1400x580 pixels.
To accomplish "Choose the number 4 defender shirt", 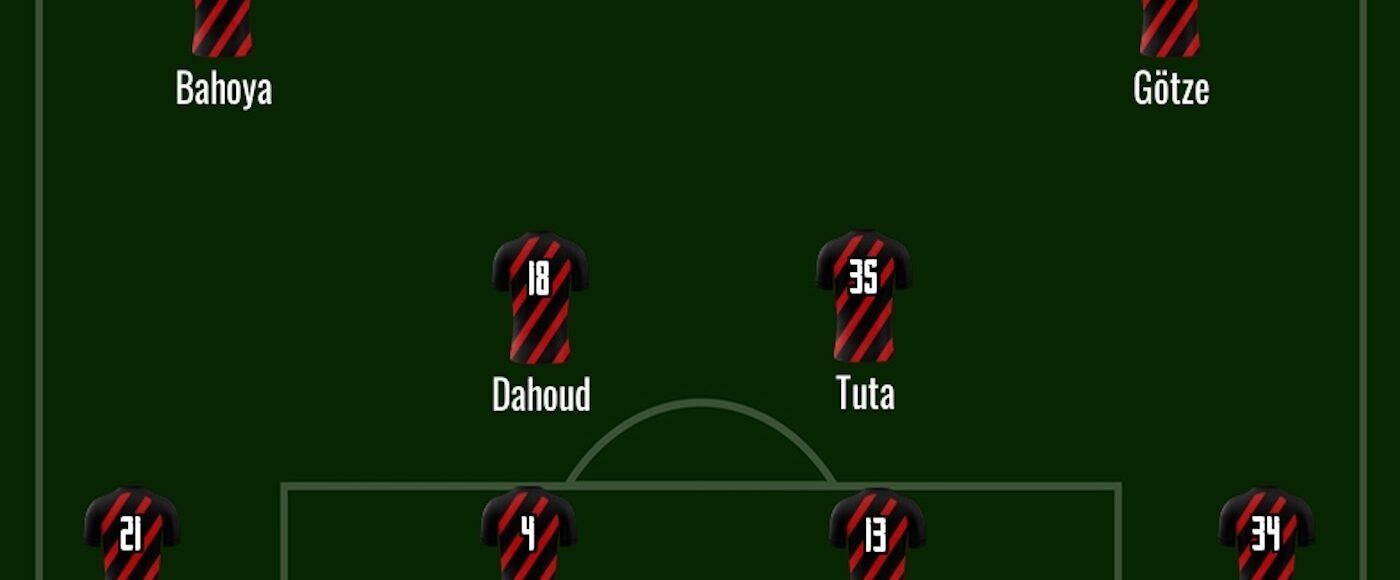I will 529,535.
